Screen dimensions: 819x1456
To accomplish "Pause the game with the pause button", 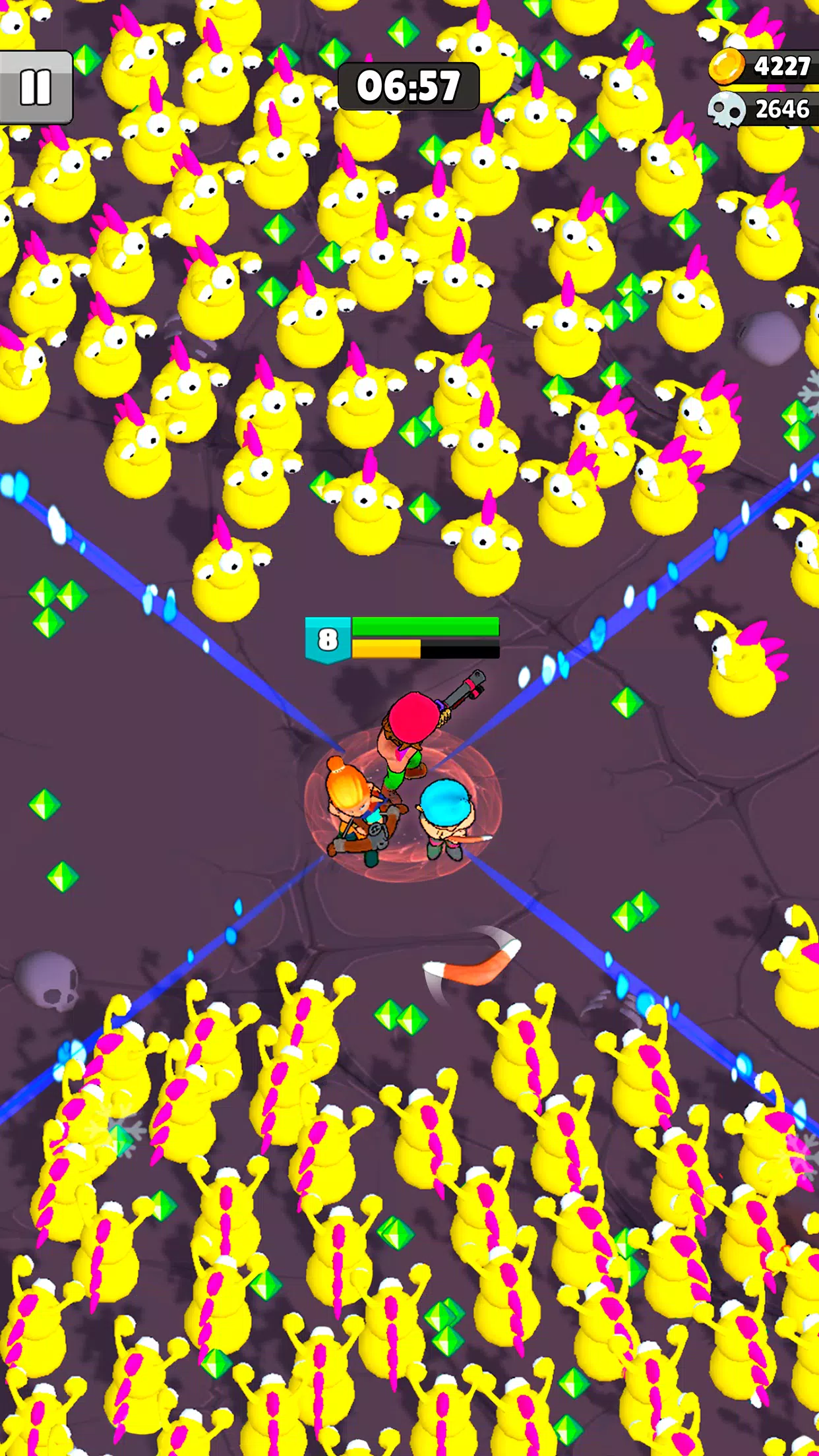I will pyautogui.click(x=35, y=87).
